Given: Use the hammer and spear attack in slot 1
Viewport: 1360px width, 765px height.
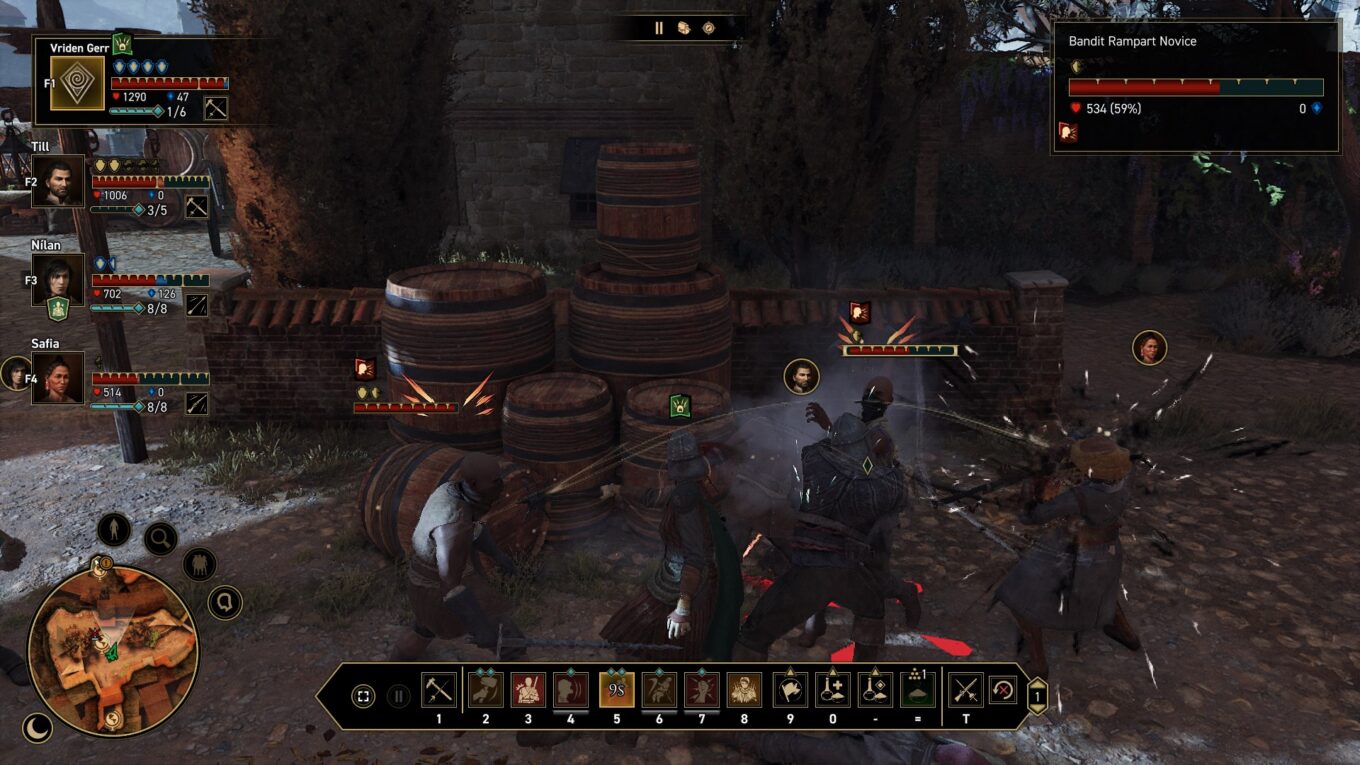Looking at the screenshot, I should [x=438, y=690].
